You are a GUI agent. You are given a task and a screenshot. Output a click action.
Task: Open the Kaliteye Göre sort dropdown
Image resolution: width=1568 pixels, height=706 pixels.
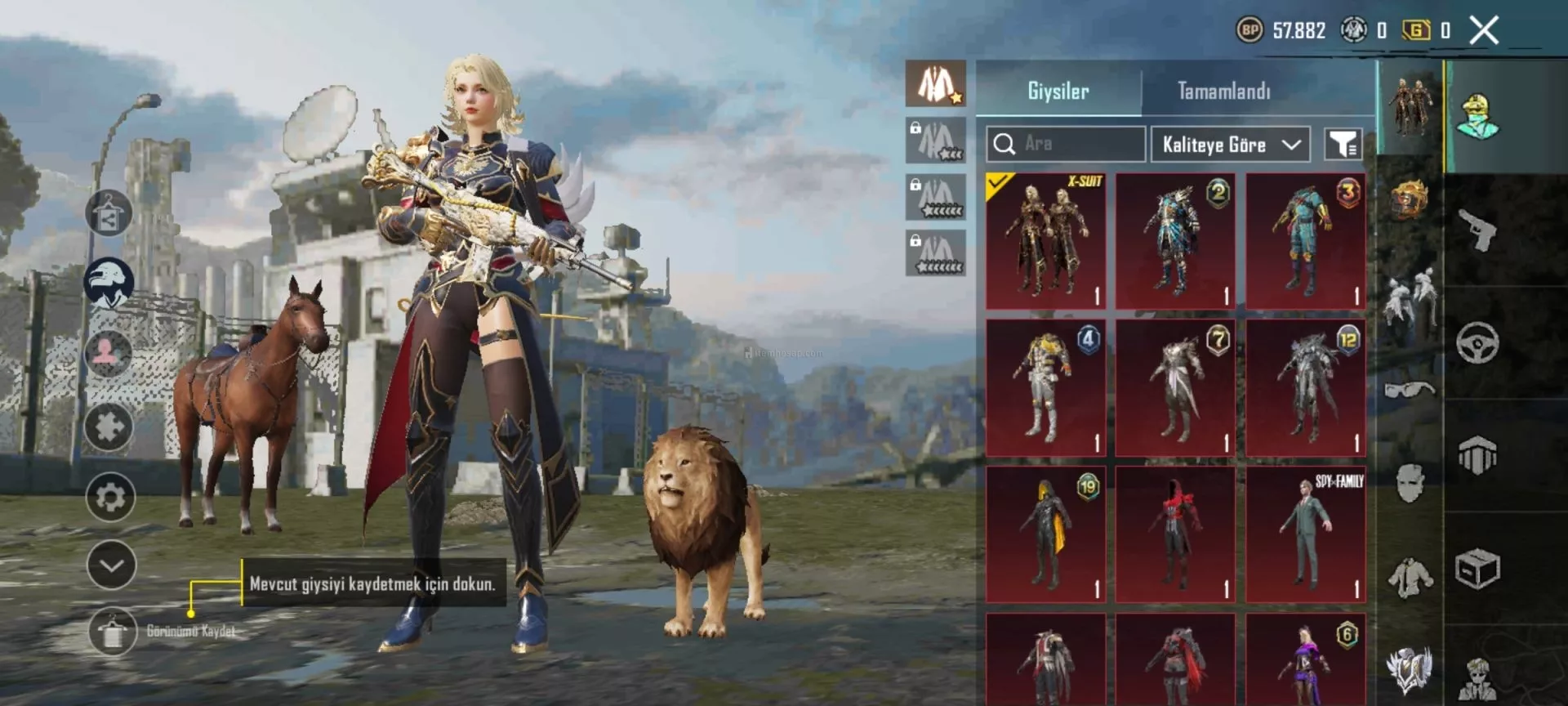[x=1230, y=145]
